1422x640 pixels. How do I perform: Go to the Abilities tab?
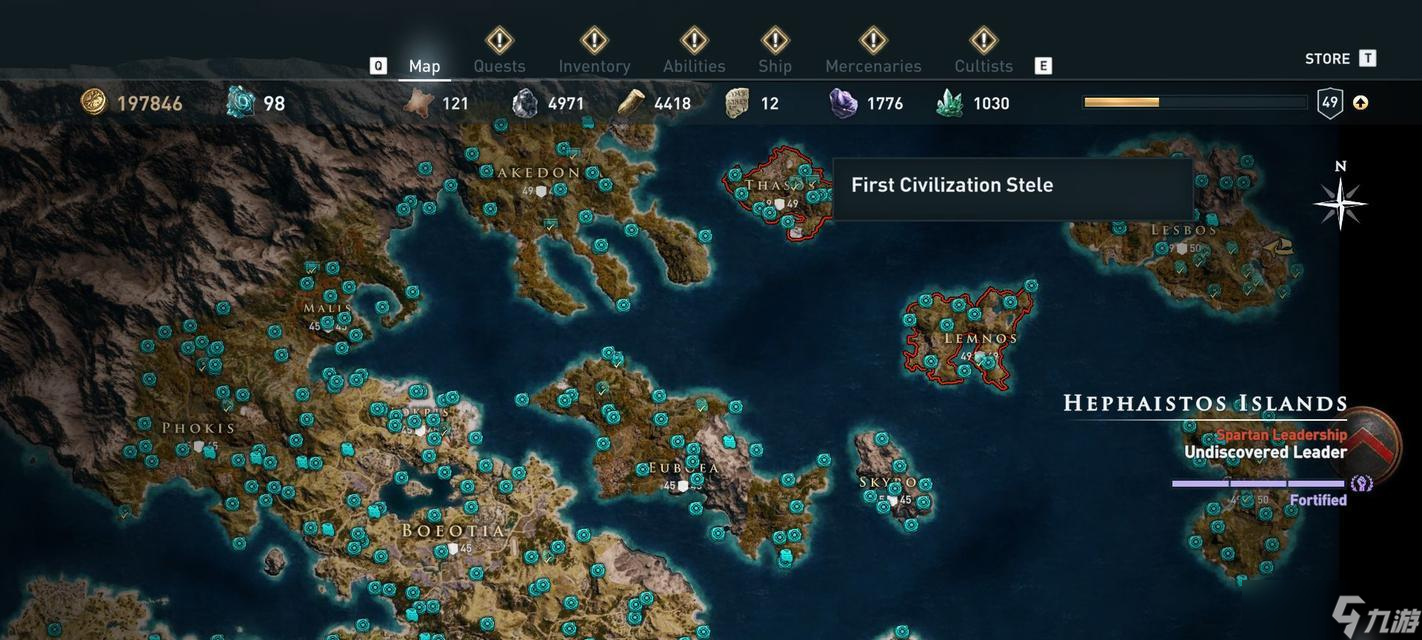click(694, 66)
